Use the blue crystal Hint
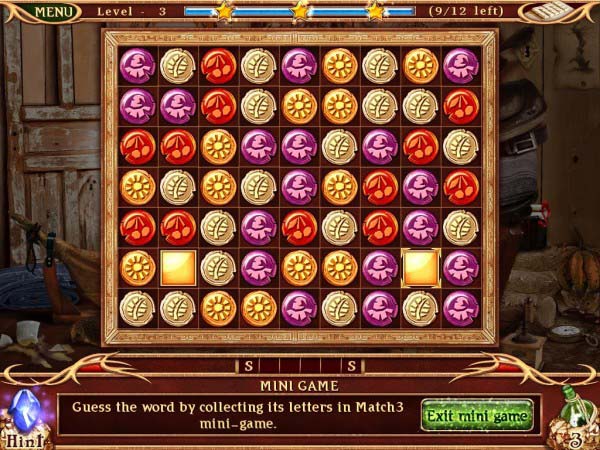Viewport: 600px width, 450px height. click(x=24, y=415)
